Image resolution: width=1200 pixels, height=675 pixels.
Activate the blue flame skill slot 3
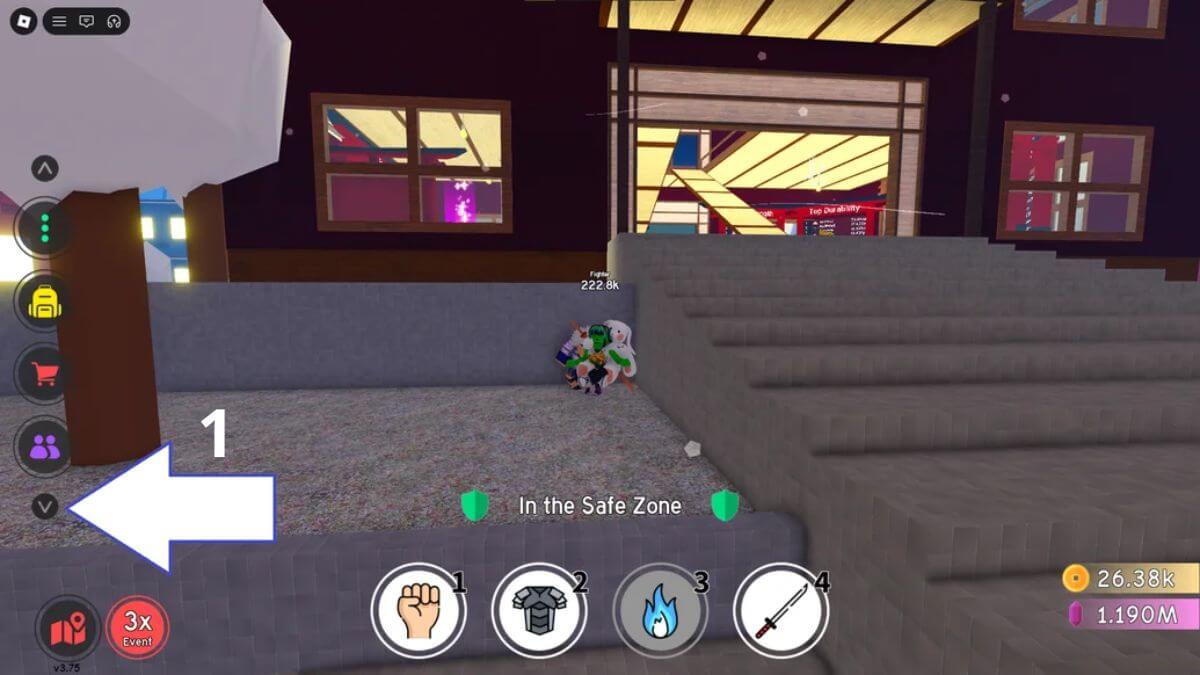660,610
